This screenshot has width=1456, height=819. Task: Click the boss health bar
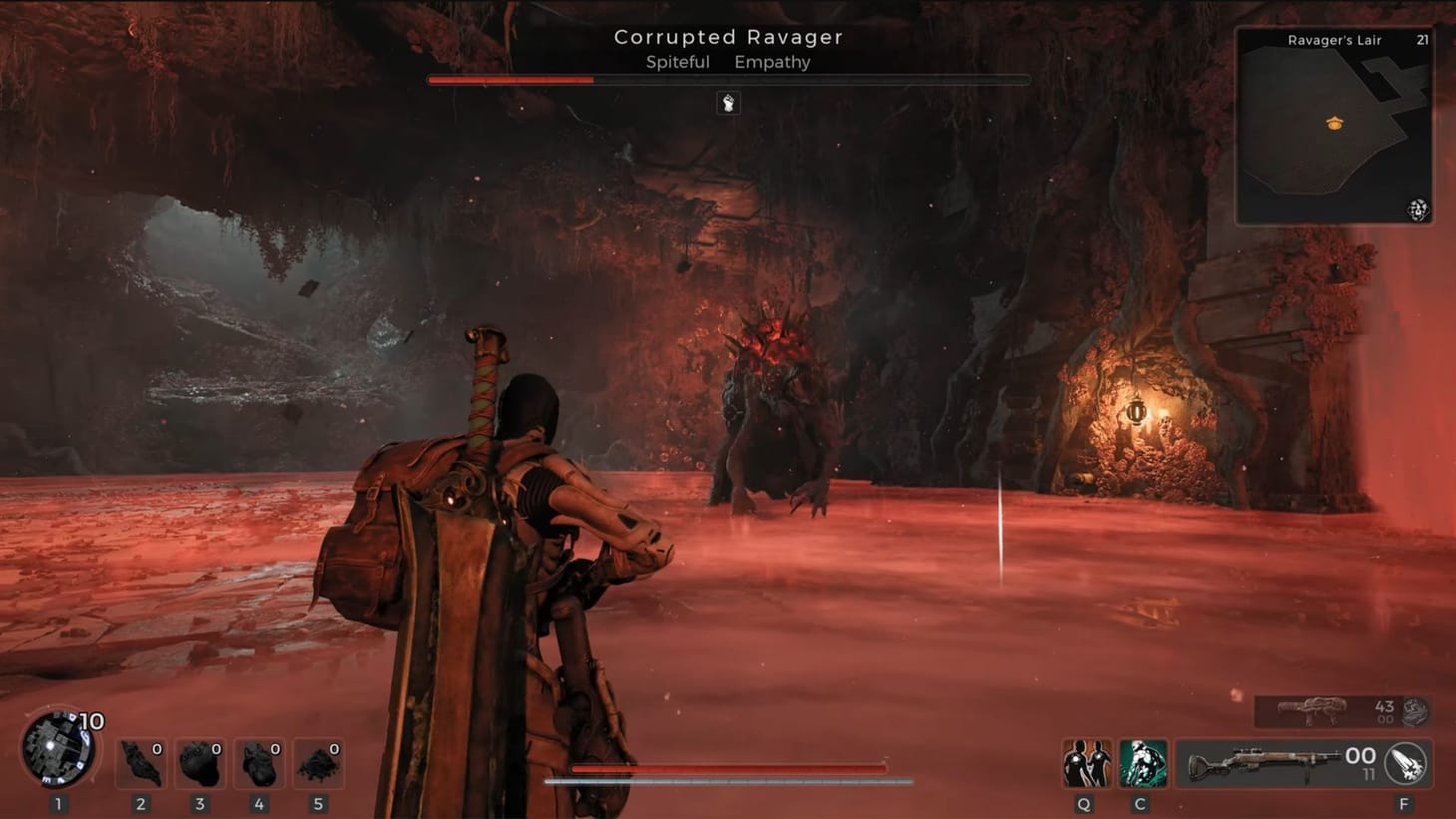(x=727, y=79)
